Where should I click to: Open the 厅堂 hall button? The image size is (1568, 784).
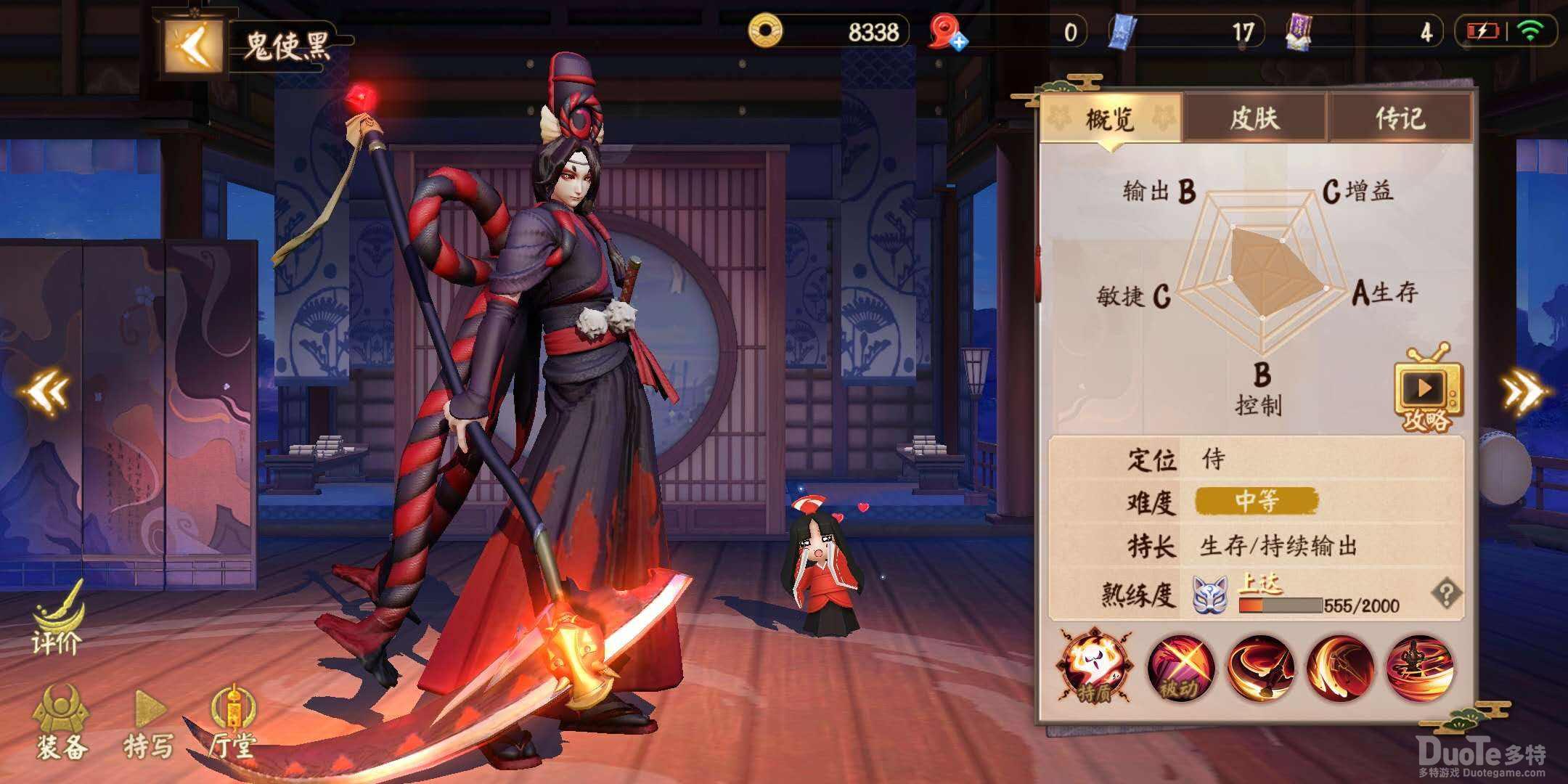click(x=232, y=723)
